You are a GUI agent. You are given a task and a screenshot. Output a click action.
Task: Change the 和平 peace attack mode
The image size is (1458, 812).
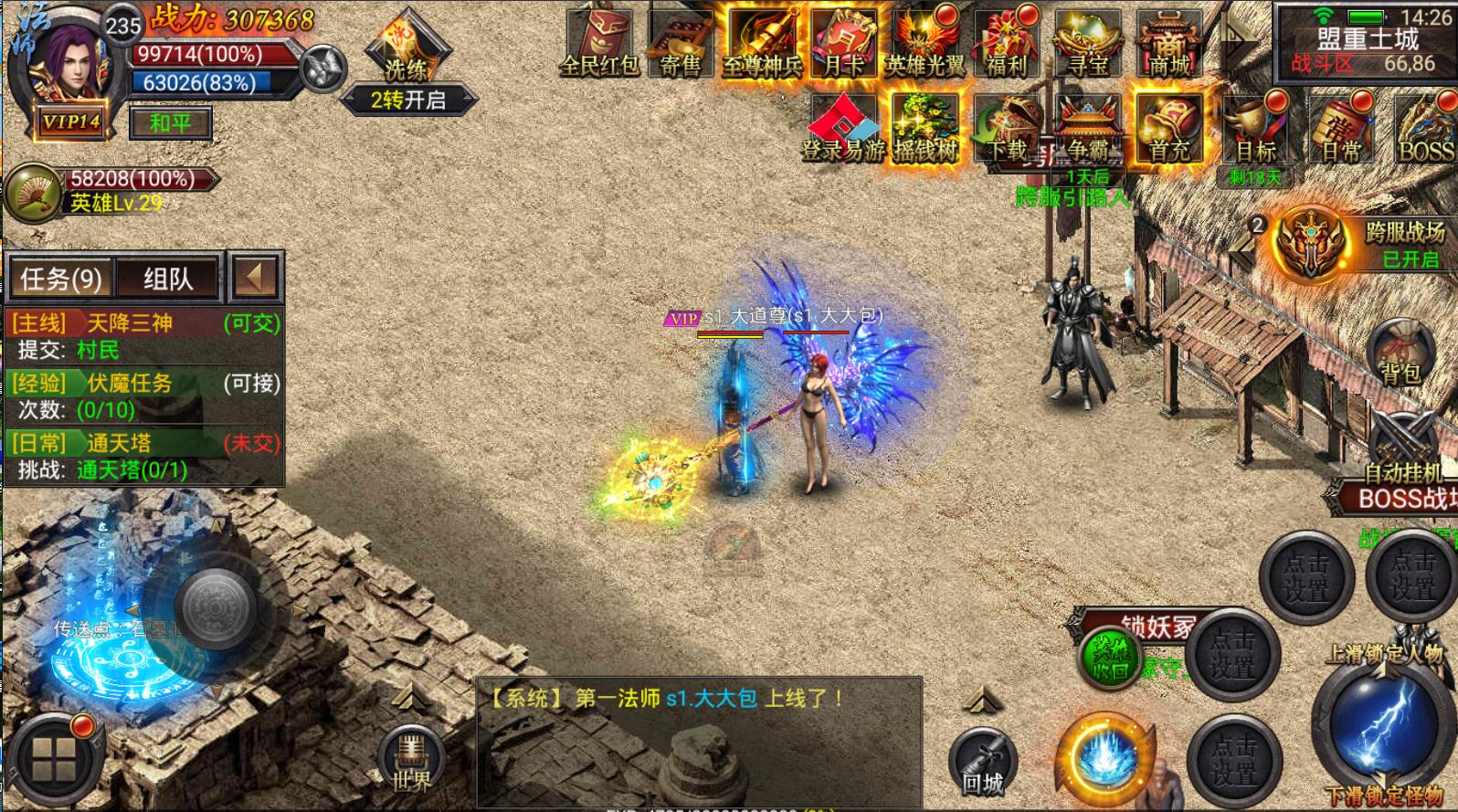(x=172, y=122)
